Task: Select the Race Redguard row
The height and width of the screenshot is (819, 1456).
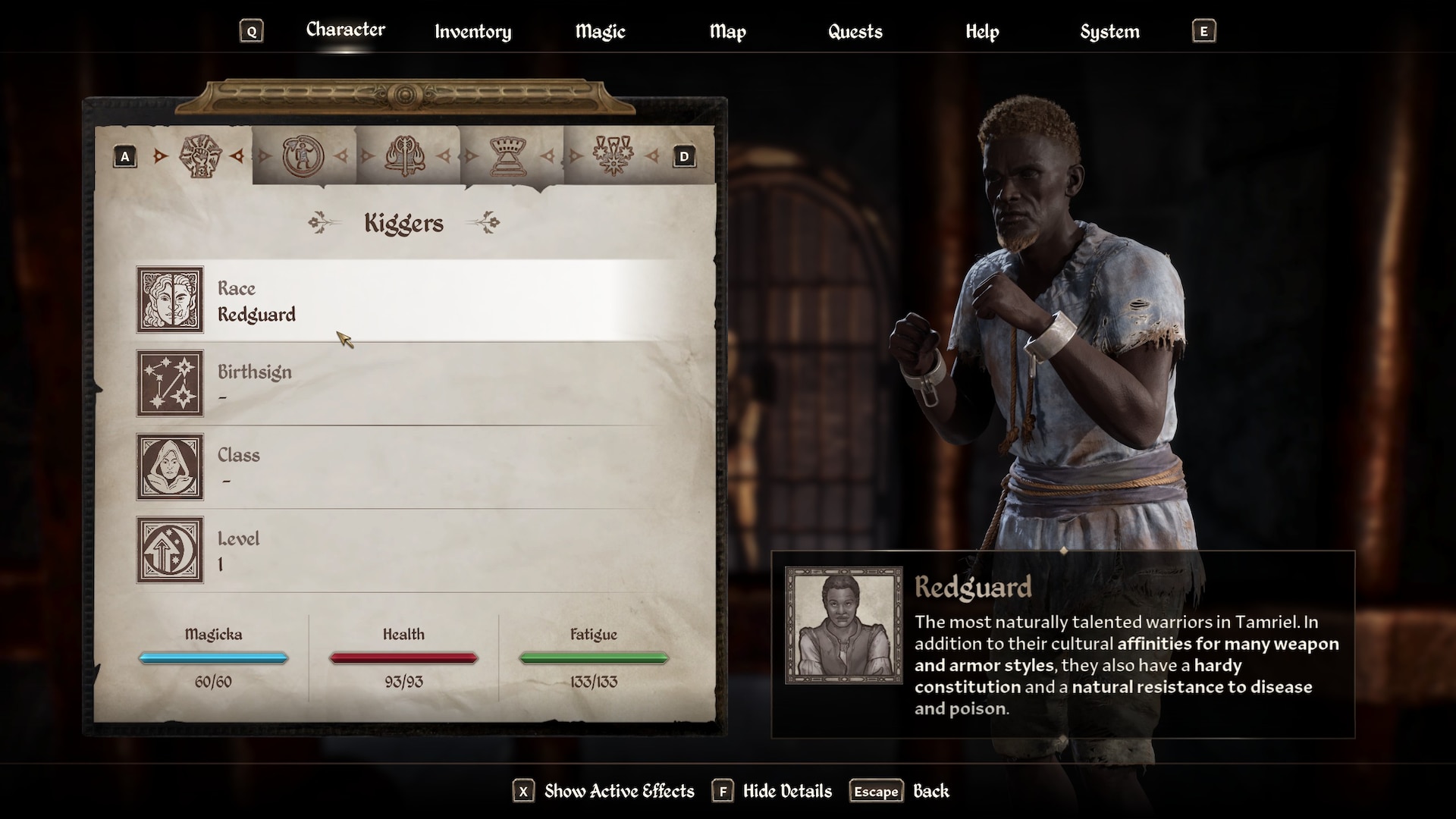Action: tap(409, 300)
